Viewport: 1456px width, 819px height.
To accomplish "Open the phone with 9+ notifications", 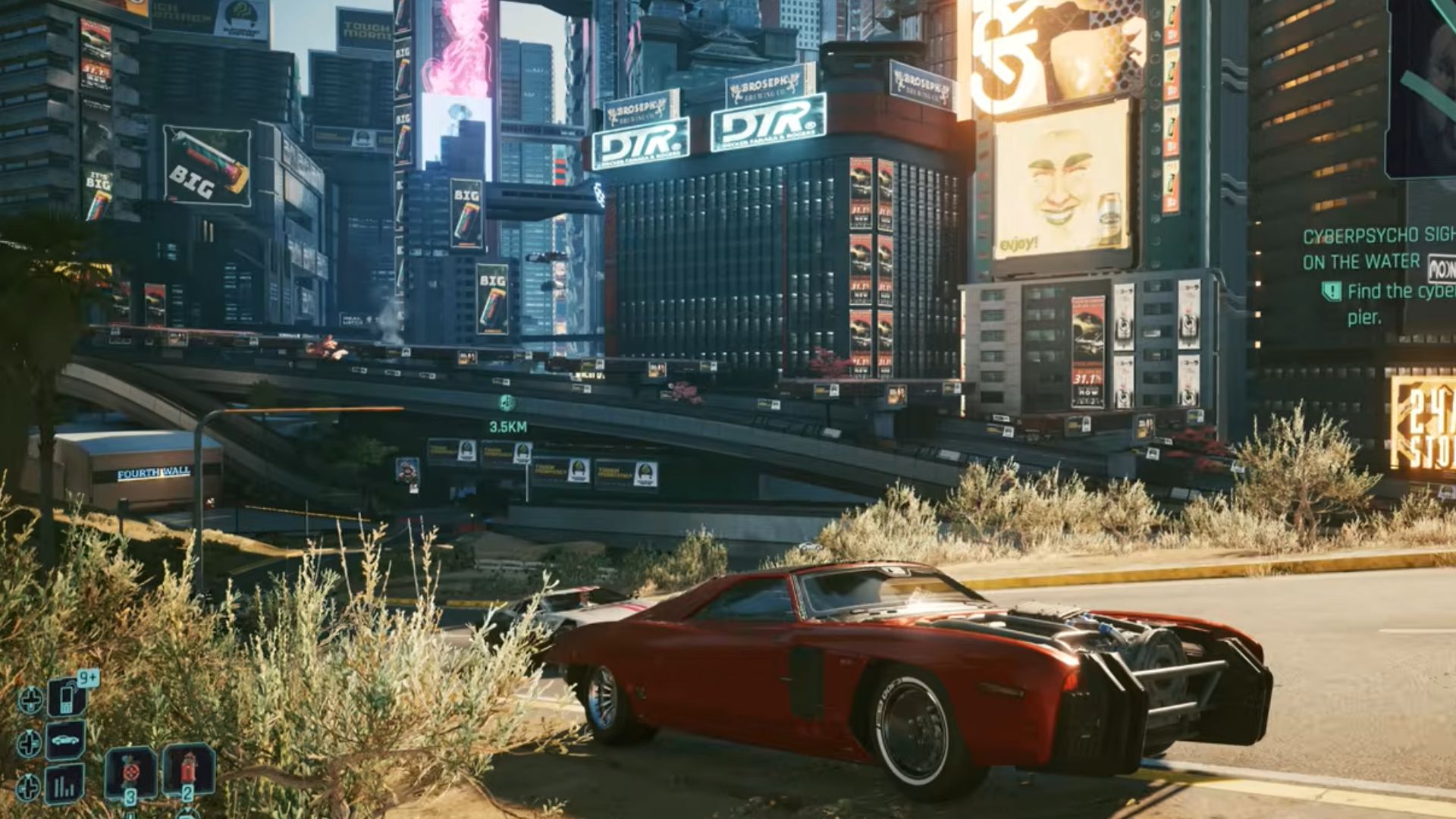I will pos(67,697).
